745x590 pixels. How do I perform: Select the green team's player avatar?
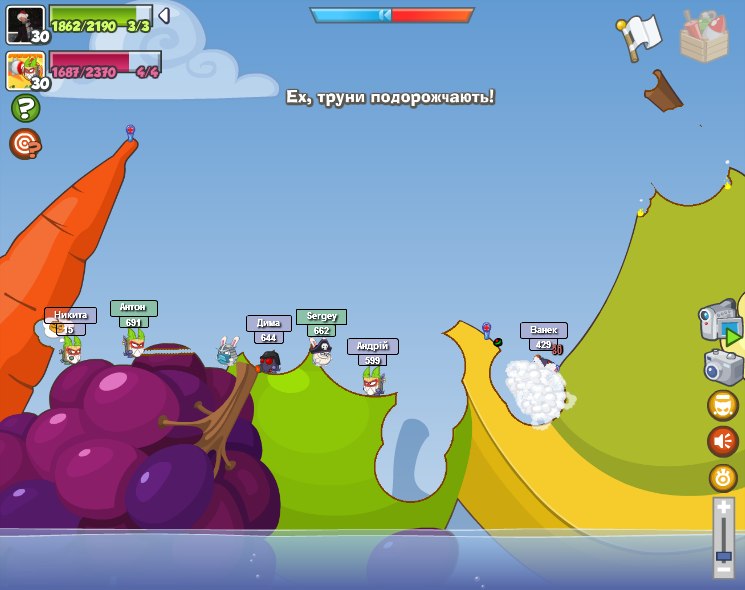(x=25, y=23)
